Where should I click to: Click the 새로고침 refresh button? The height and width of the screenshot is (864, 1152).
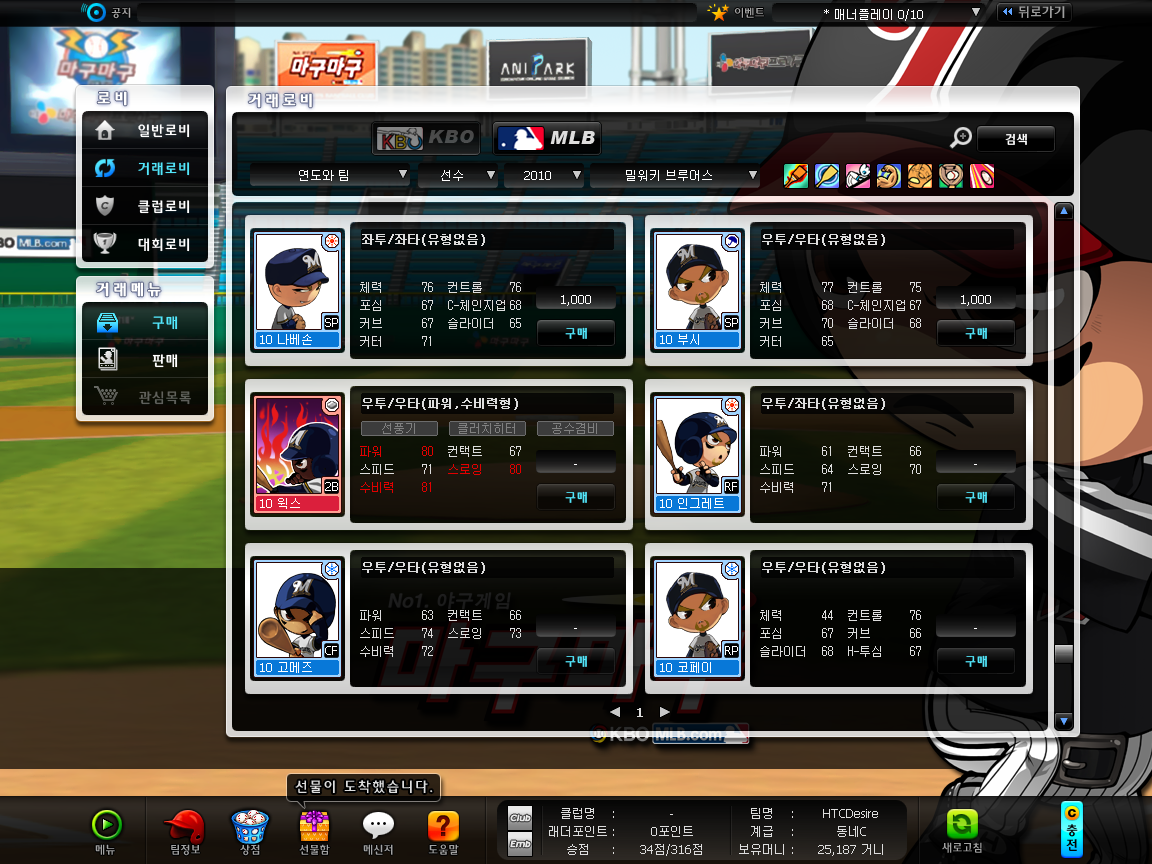point(962,829)
